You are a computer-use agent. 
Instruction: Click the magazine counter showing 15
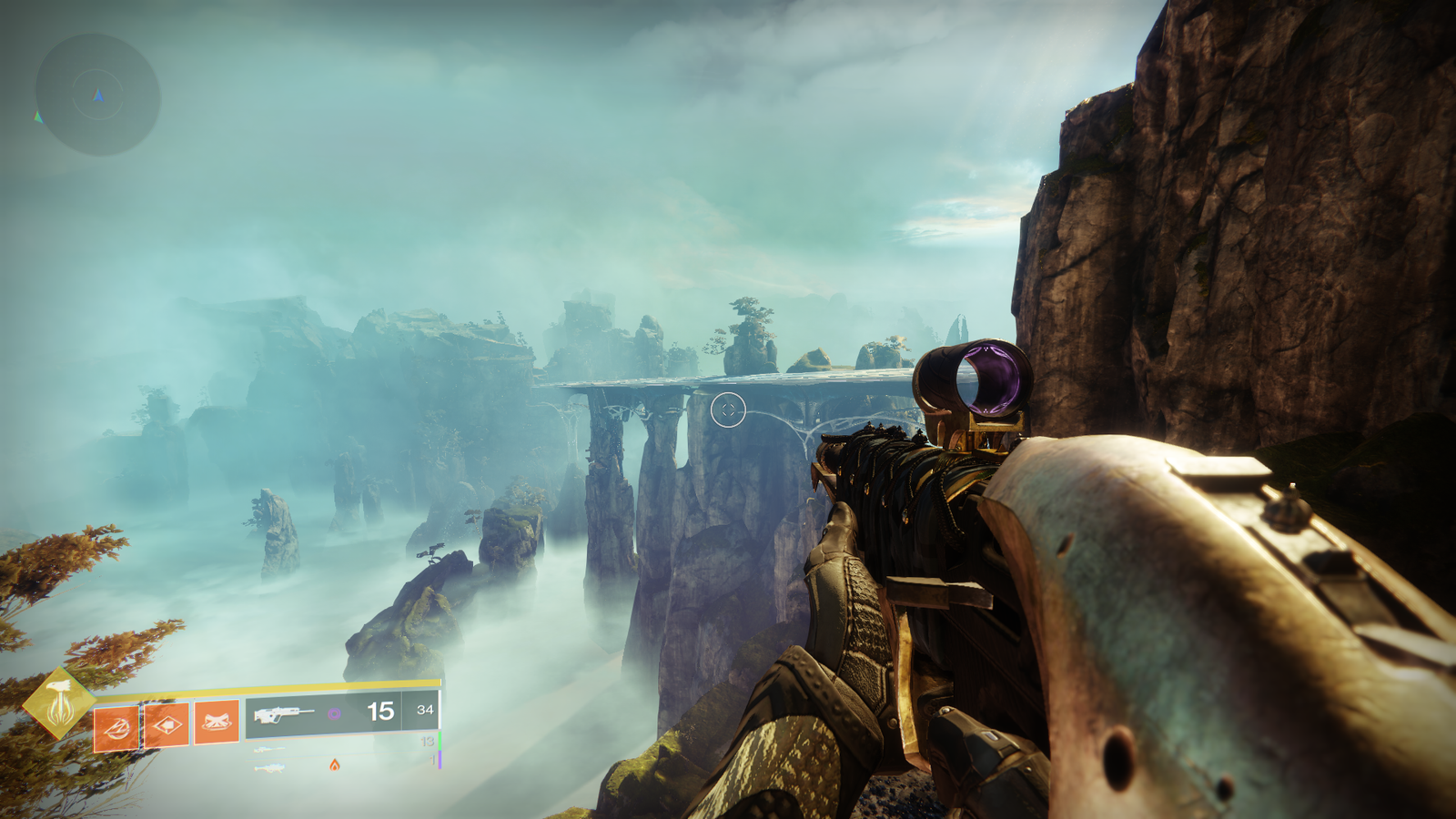380,712
